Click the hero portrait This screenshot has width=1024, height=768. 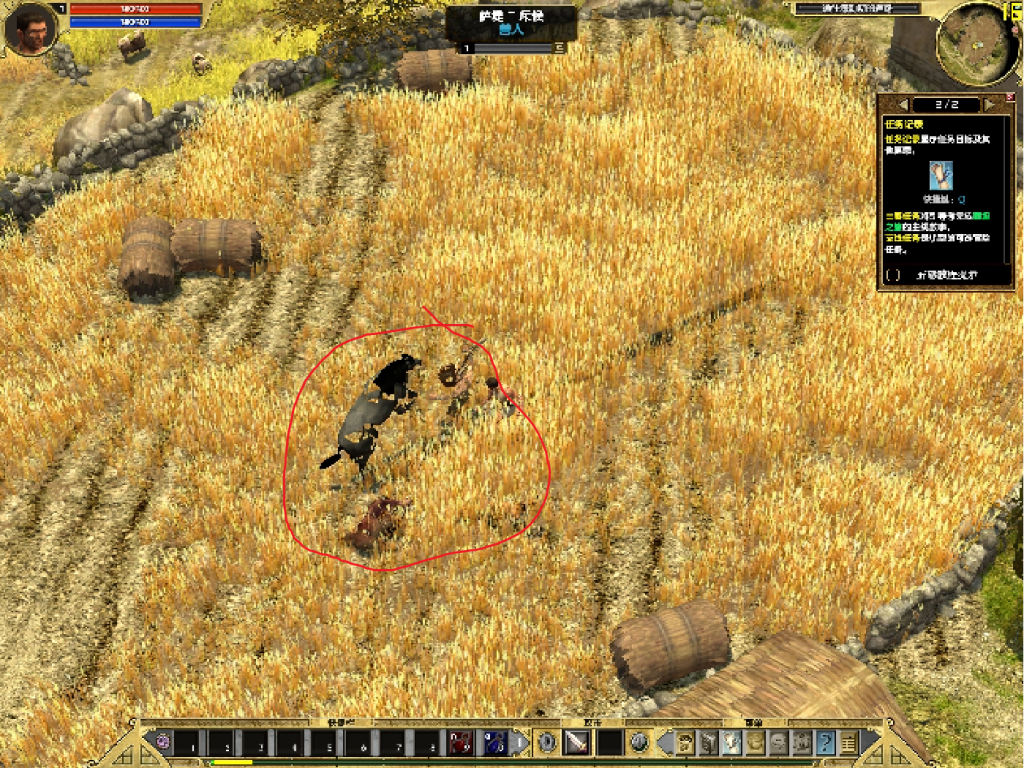[x=32, y=30]
